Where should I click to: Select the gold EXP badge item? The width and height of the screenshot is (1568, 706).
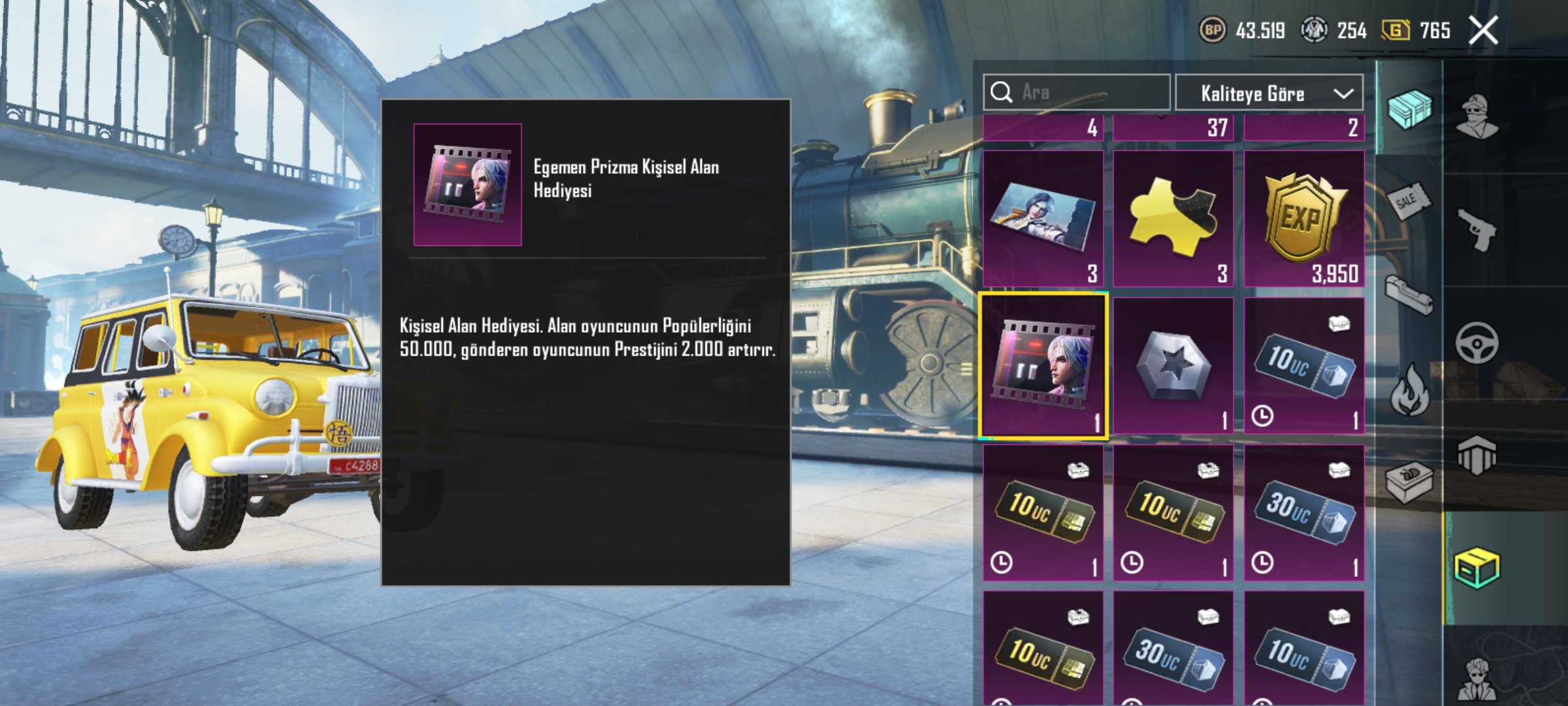(1303, 219)
